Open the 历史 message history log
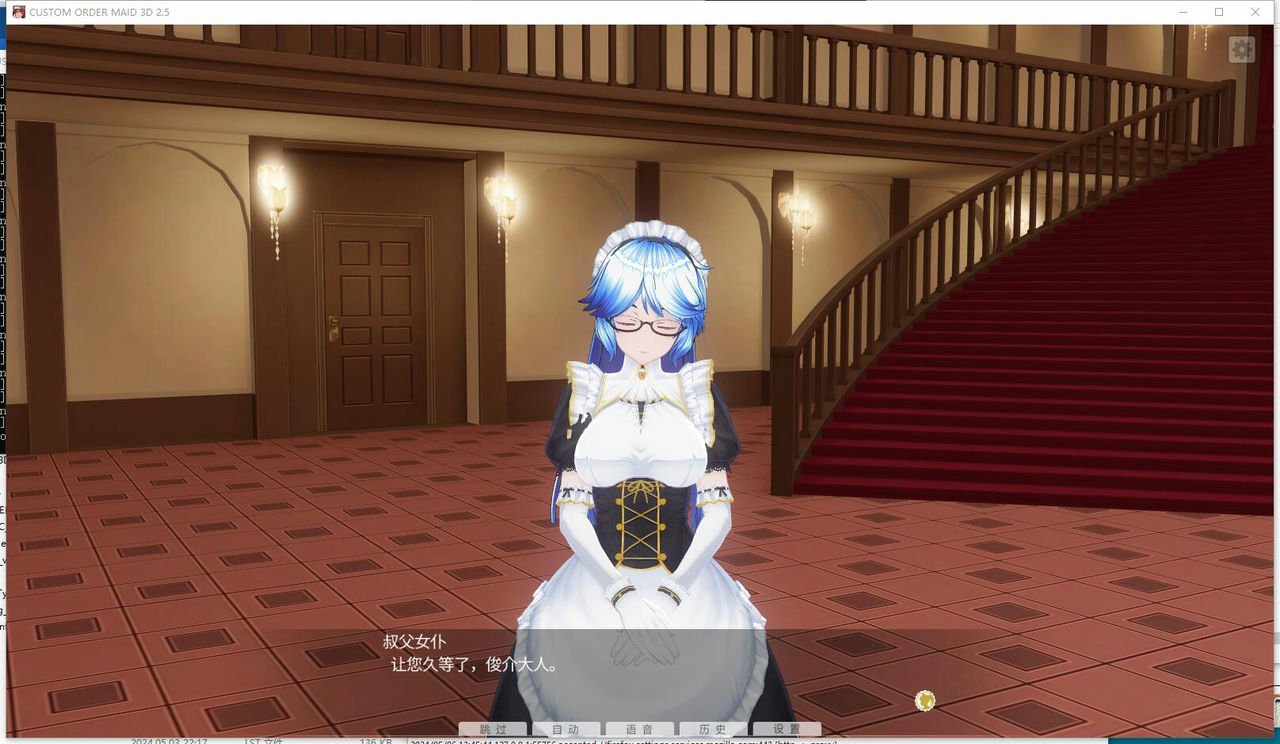The width and height of the screenshot is (1280, 744). click(x=712, y=729)
